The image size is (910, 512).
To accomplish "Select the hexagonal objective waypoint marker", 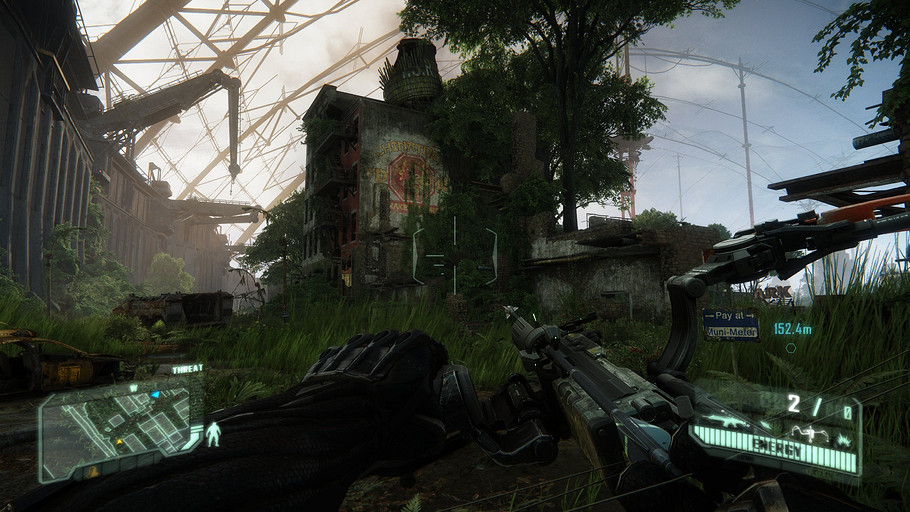I will pos(791,348).
